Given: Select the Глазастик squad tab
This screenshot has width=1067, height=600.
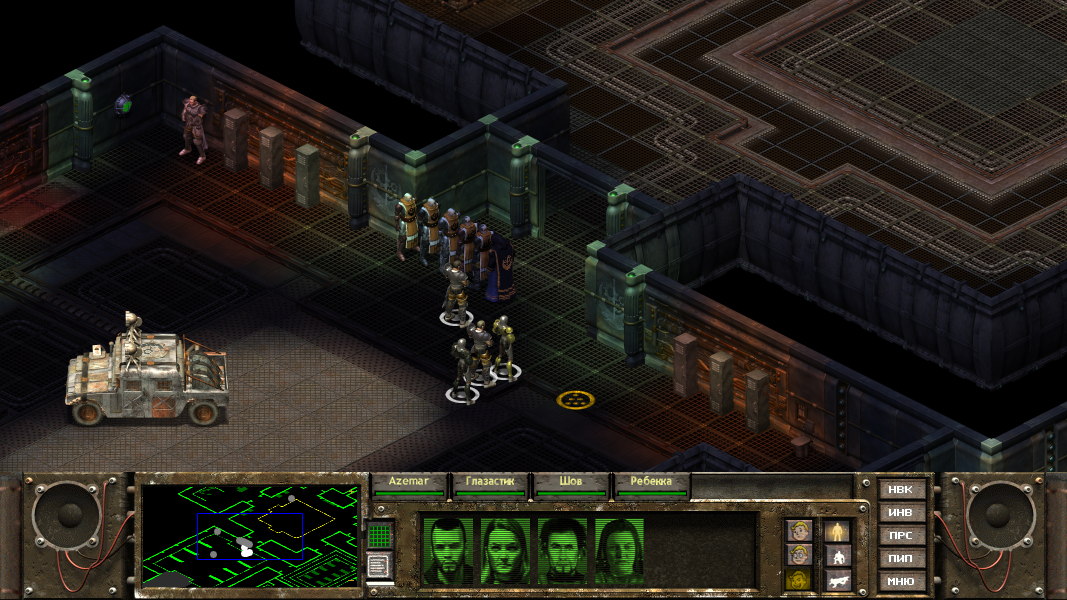Looking at the screenshot, I should point(490,483).
